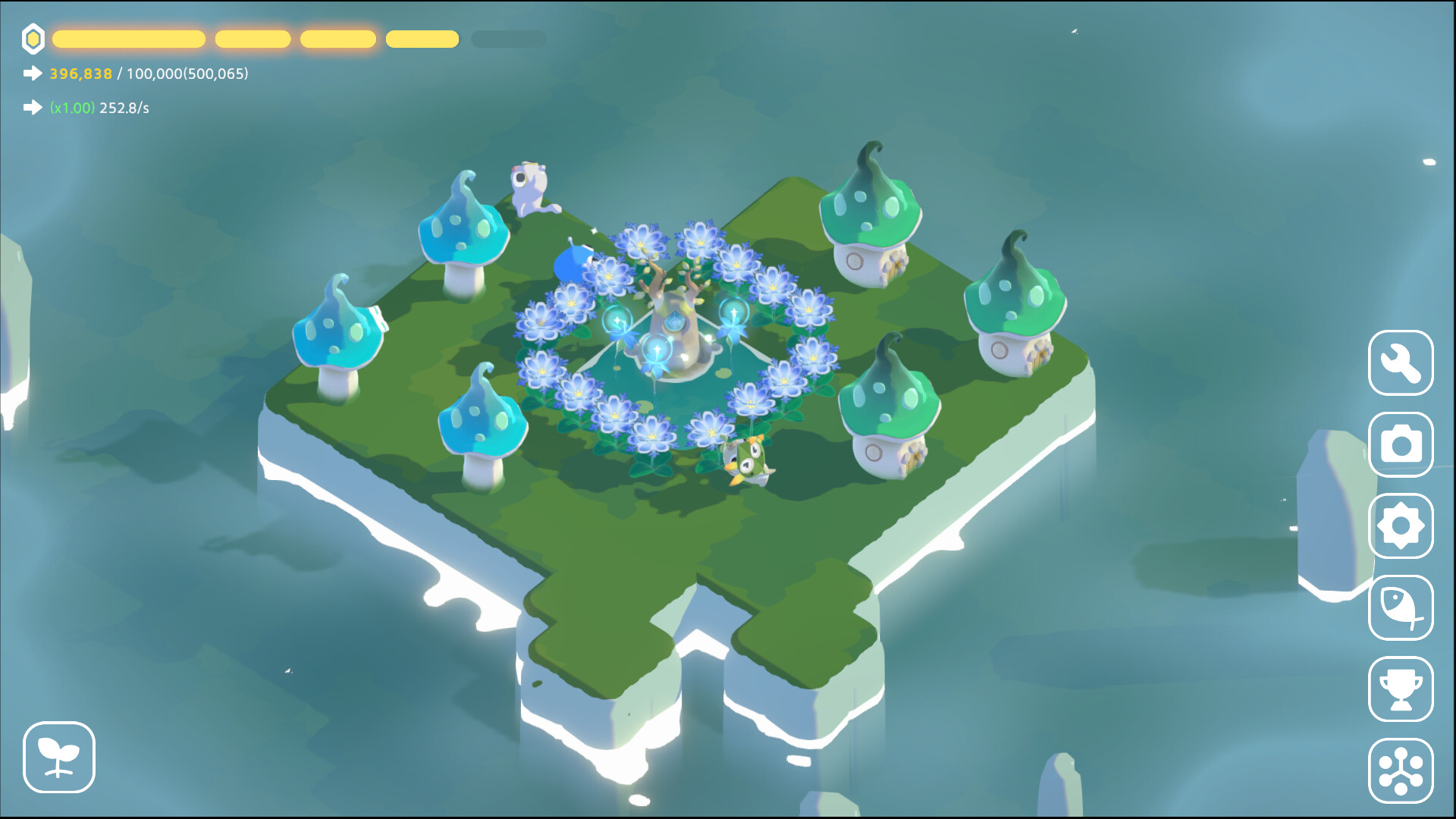1456x819 pixels.
Task: Open the plant sprout menu
Action: point(59,758)
